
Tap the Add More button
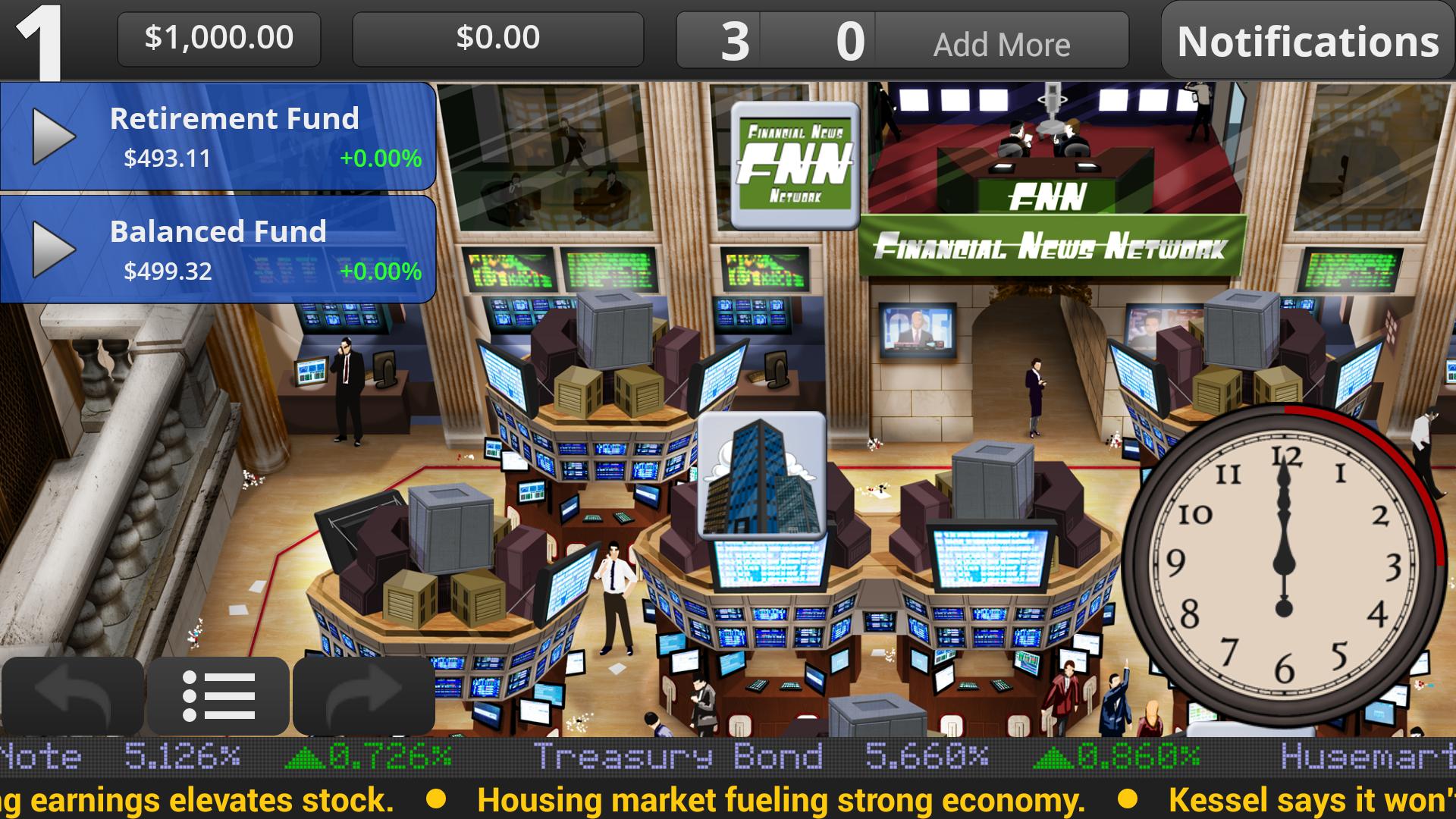(1001, 44)
